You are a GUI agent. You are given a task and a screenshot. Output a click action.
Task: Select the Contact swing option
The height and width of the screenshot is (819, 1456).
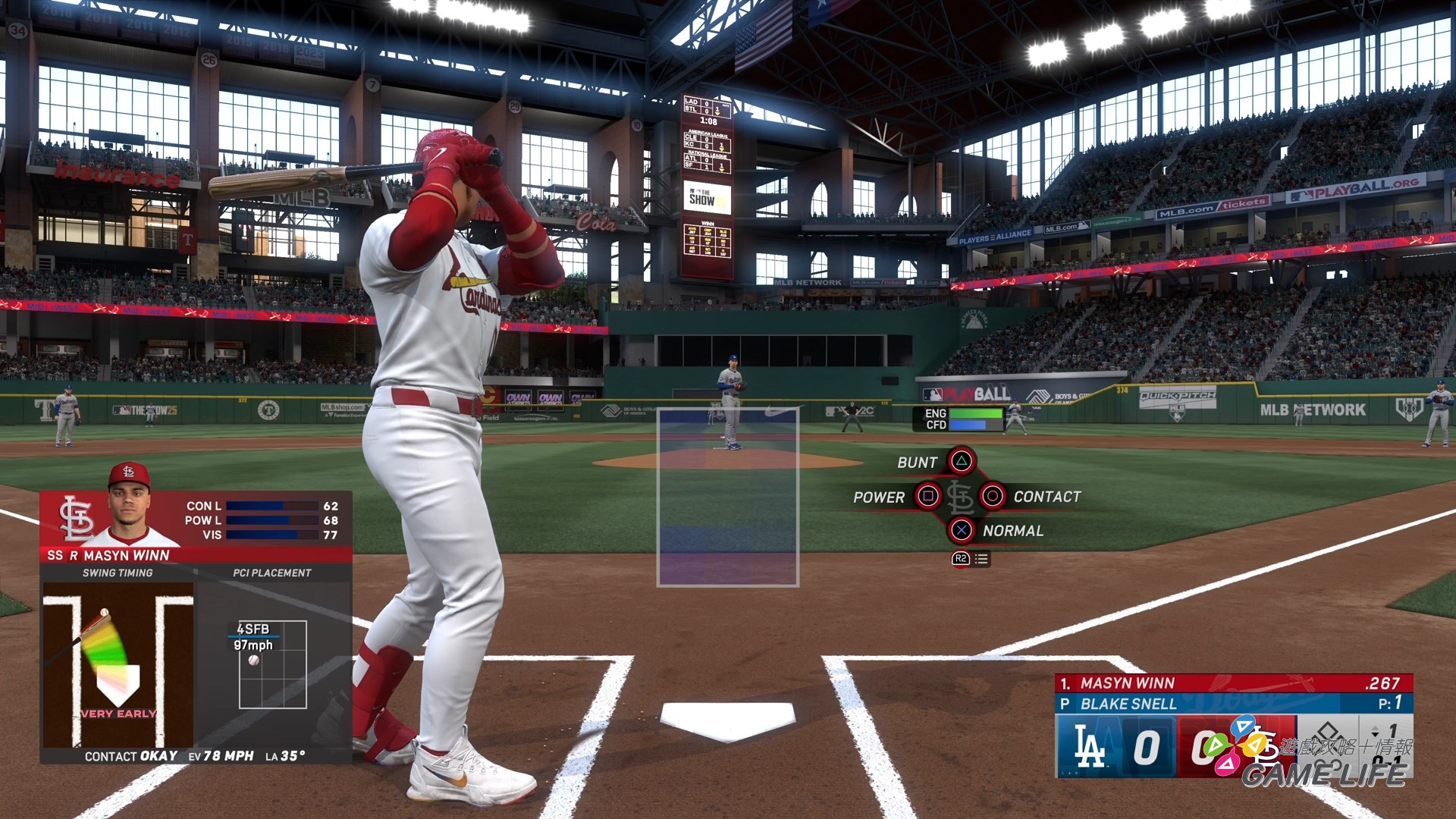click(x=992, y=497)
